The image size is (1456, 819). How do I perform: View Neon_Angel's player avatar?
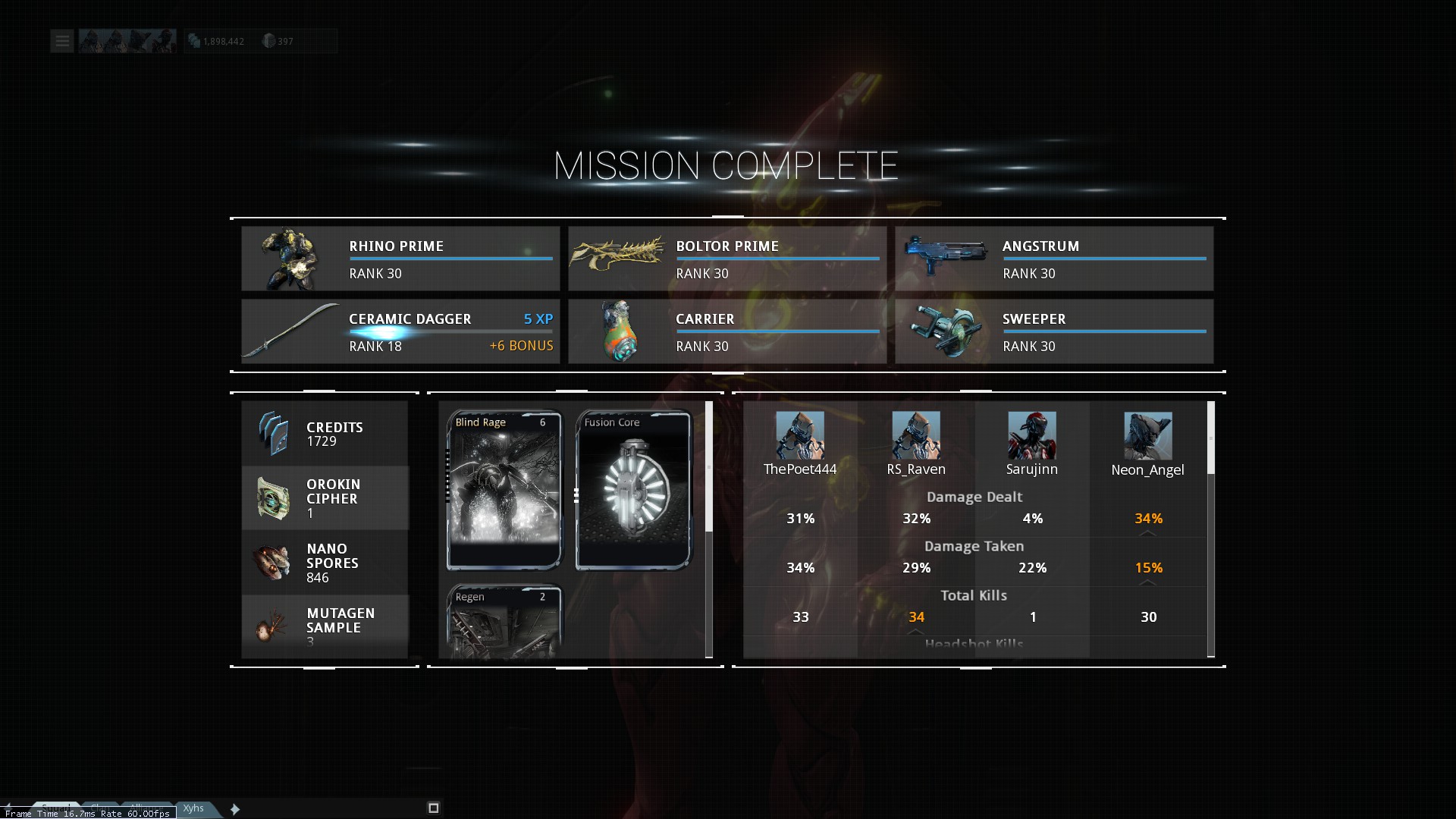tap(1147, 435)
